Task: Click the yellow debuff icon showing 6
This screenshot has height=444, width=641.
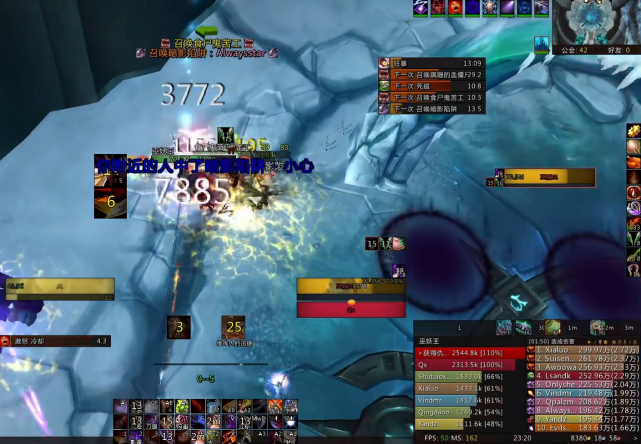Action: pos(111,201)
